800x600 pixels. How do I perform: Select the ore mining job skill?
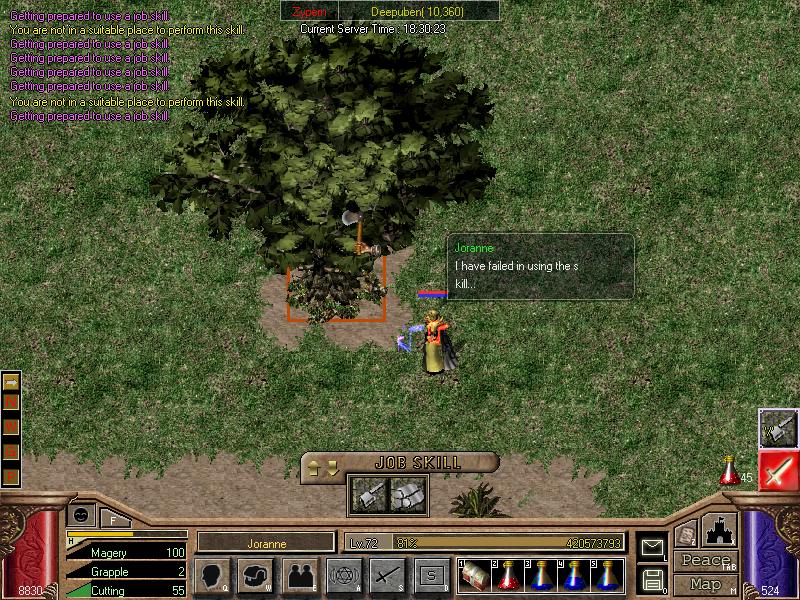(x=407, y=494)
